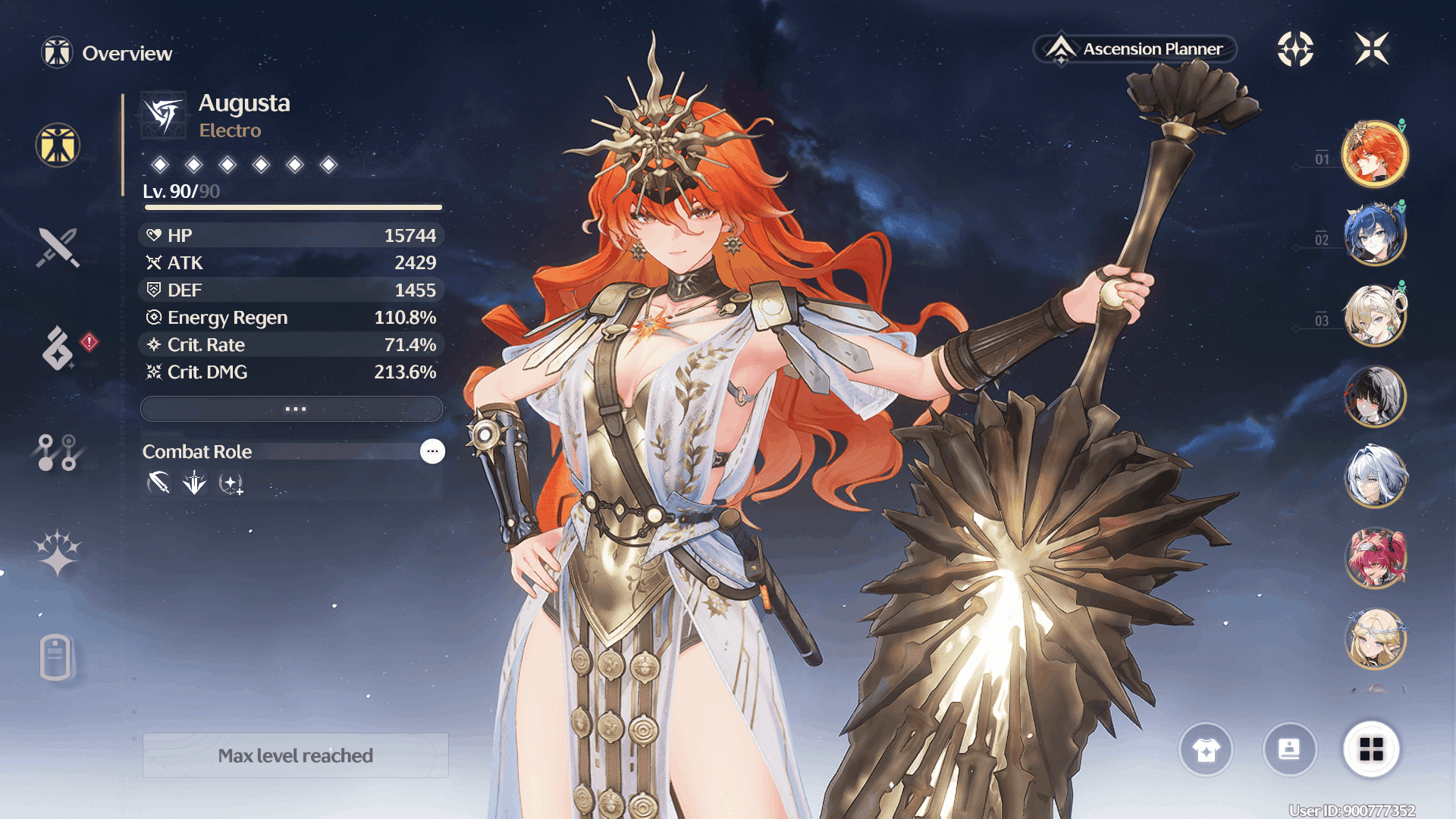Open the character profile card button

pyautogui.click(x=1289, y=750)
